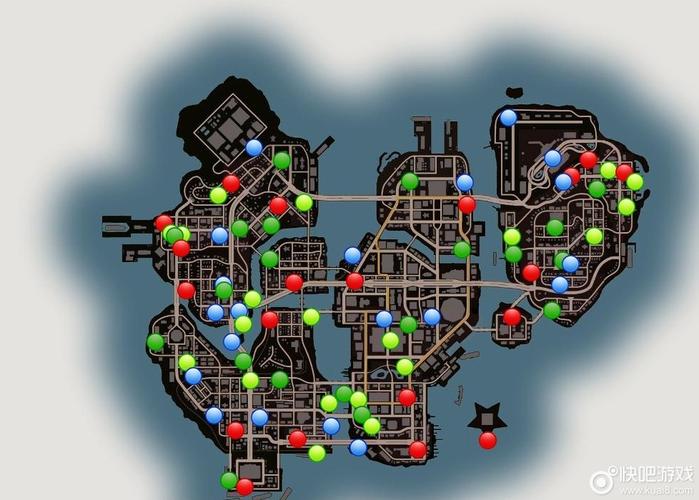This screenshot has height=500, width=699.
Task: Select the red marker on the star-shaped island
Action: pos(487,440)
